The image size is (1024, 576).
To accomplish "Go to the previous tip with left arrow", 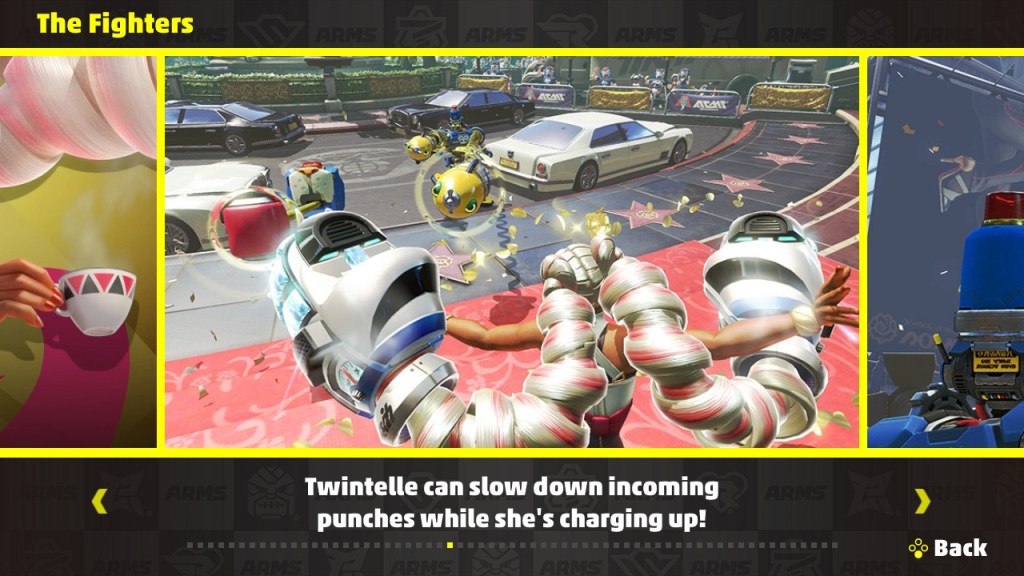I will pos(99,500).
